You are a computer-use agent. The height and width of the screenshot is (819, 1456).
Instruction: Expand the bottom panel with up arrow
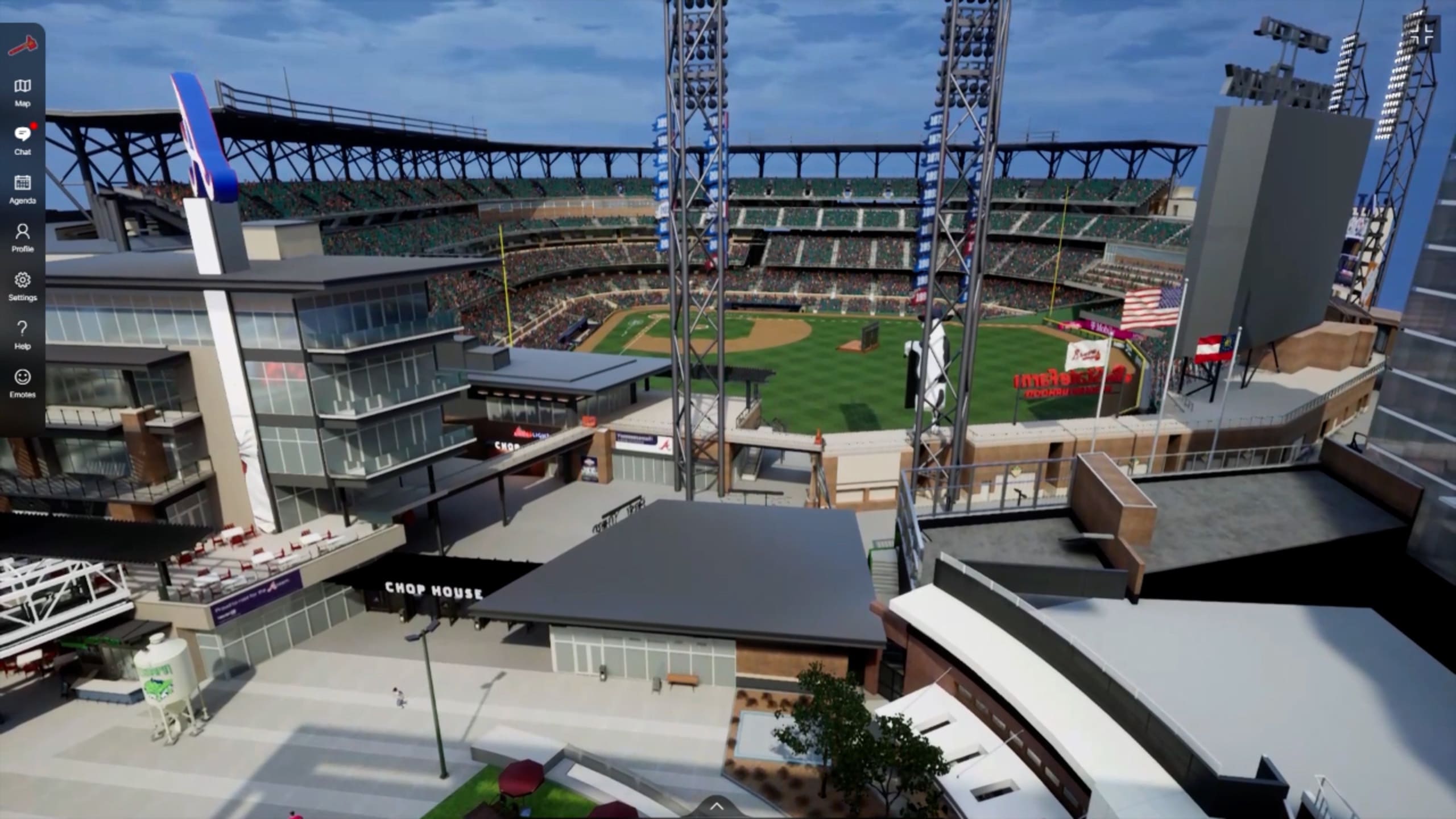(717, 805)
